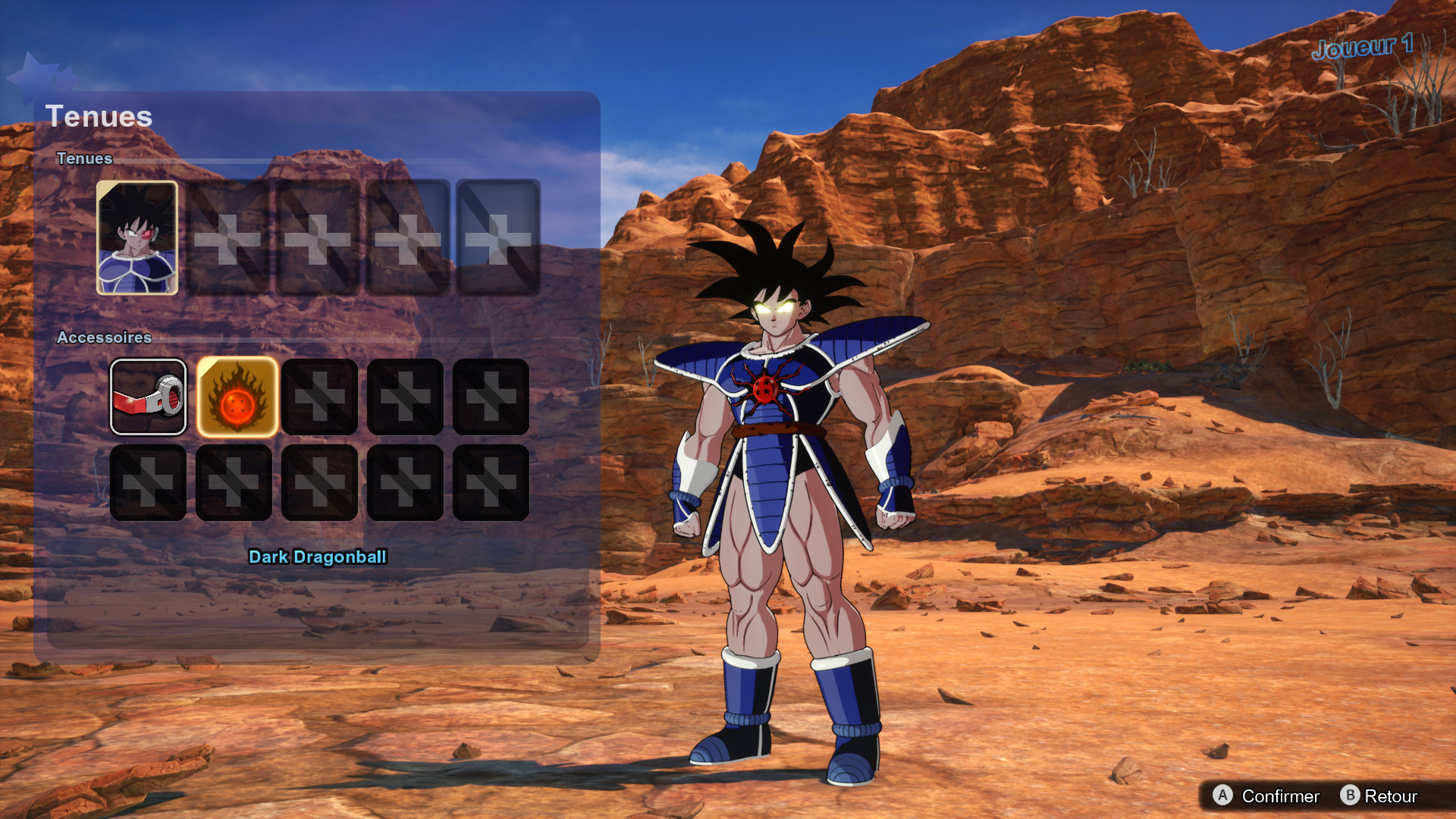Select the last accessory slot in the top row
The width and height of the screenshot is (1456, 819).
tap(491, 397)
